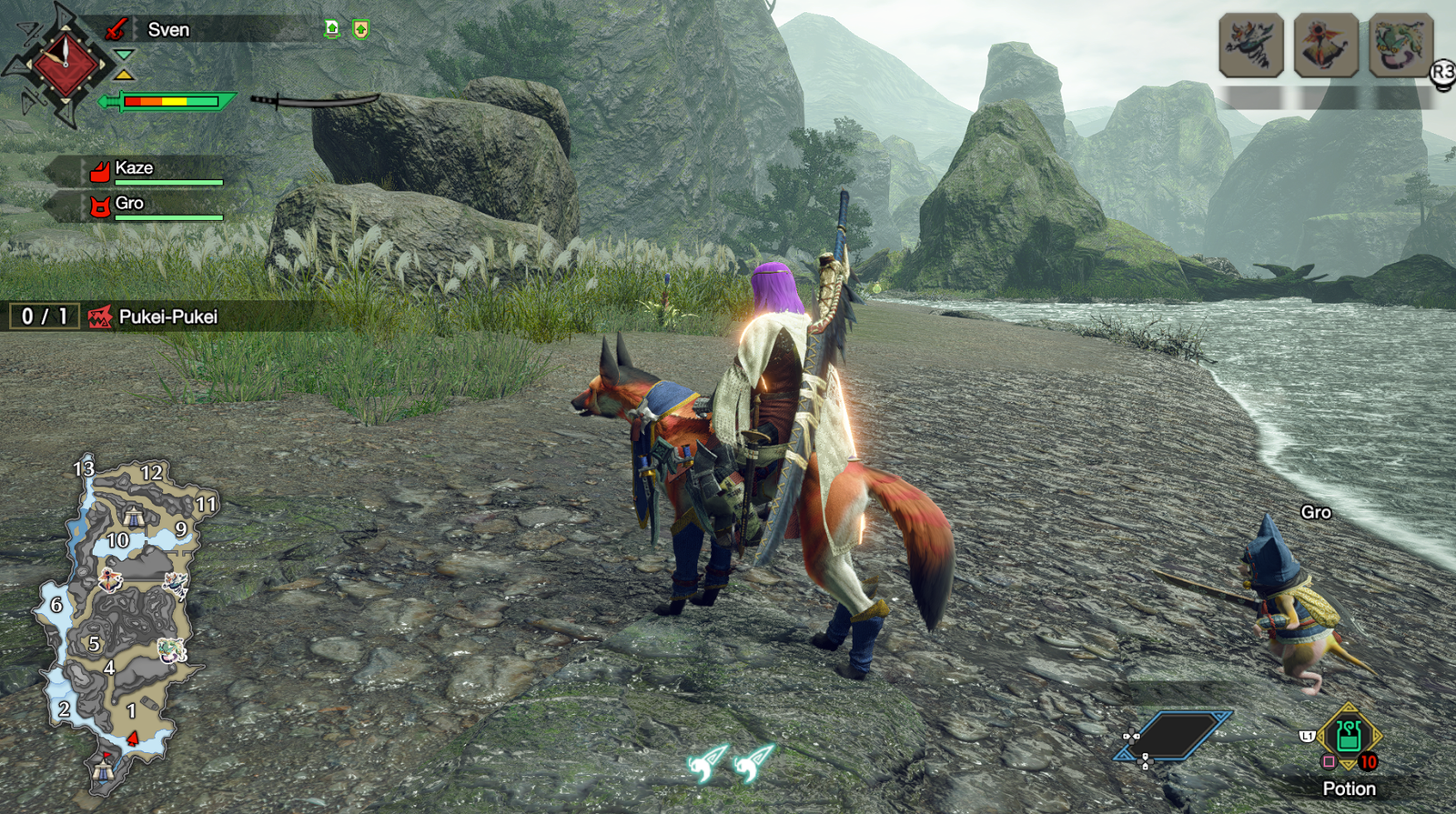
Task: Select the Great Izuchi monster icon
Action: pyautogui.click(x=1251, y=45)
